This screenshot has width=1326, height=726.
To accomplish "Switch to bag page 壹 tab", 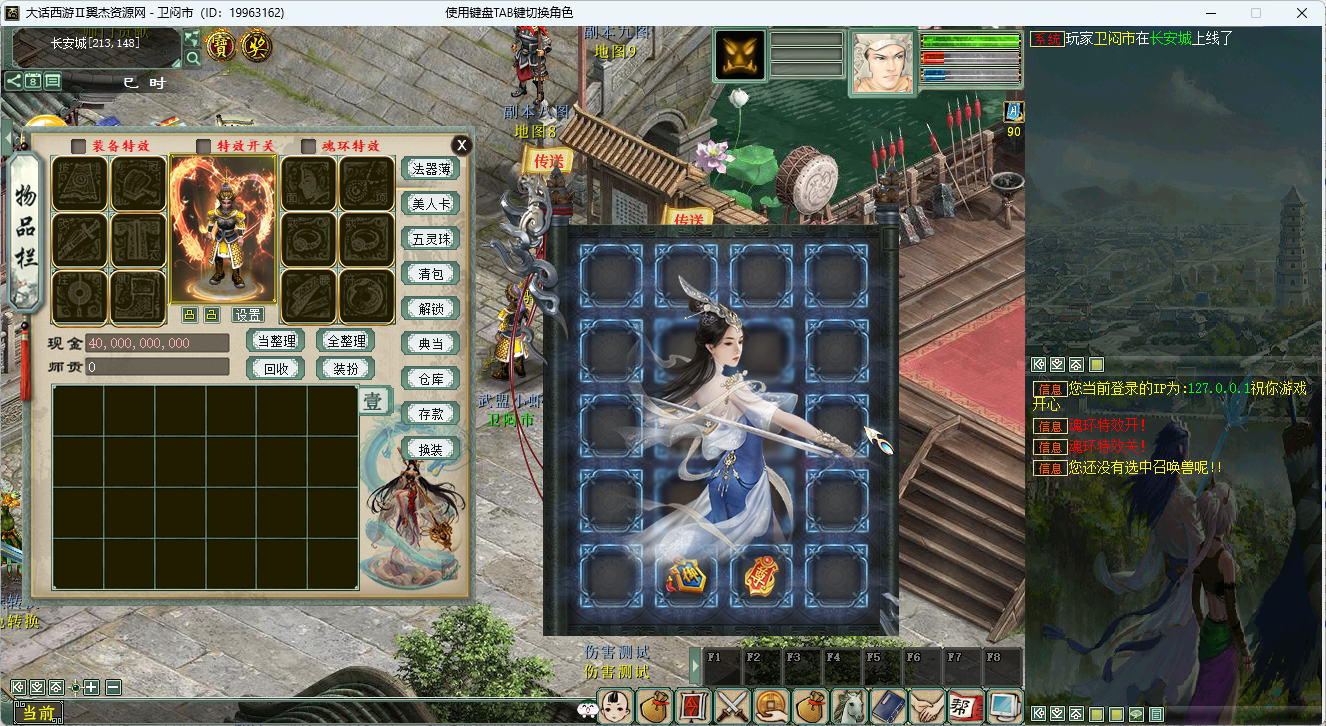I will pos(372,402).
